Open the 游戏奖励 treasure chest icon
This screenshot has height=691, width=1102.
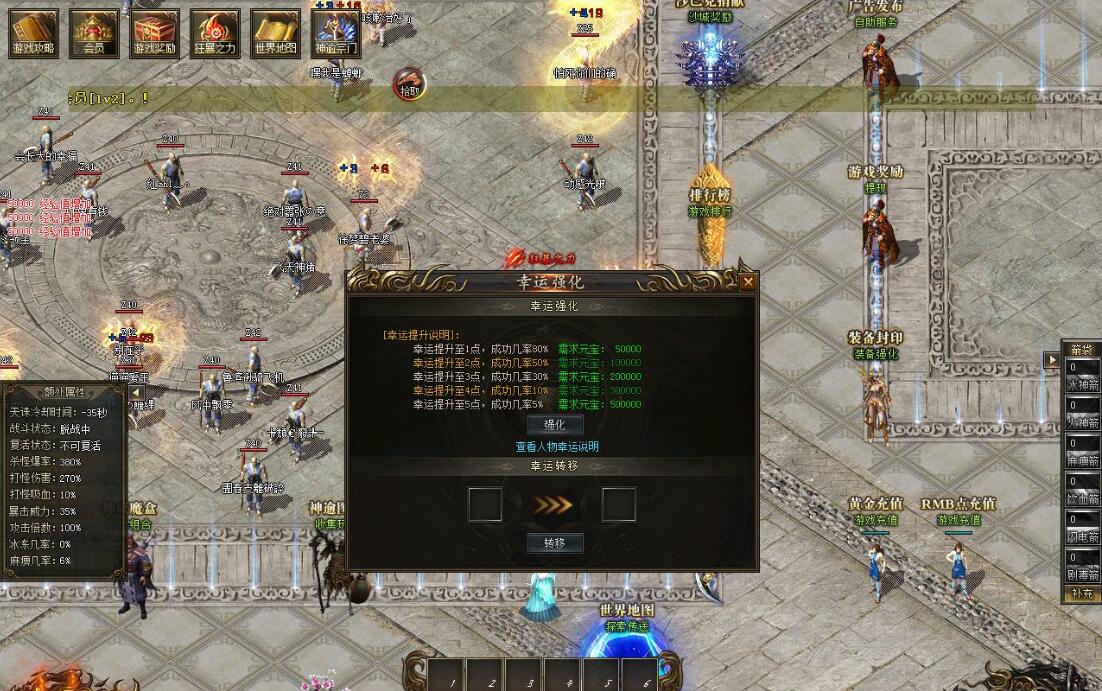[x=154, y=33]
